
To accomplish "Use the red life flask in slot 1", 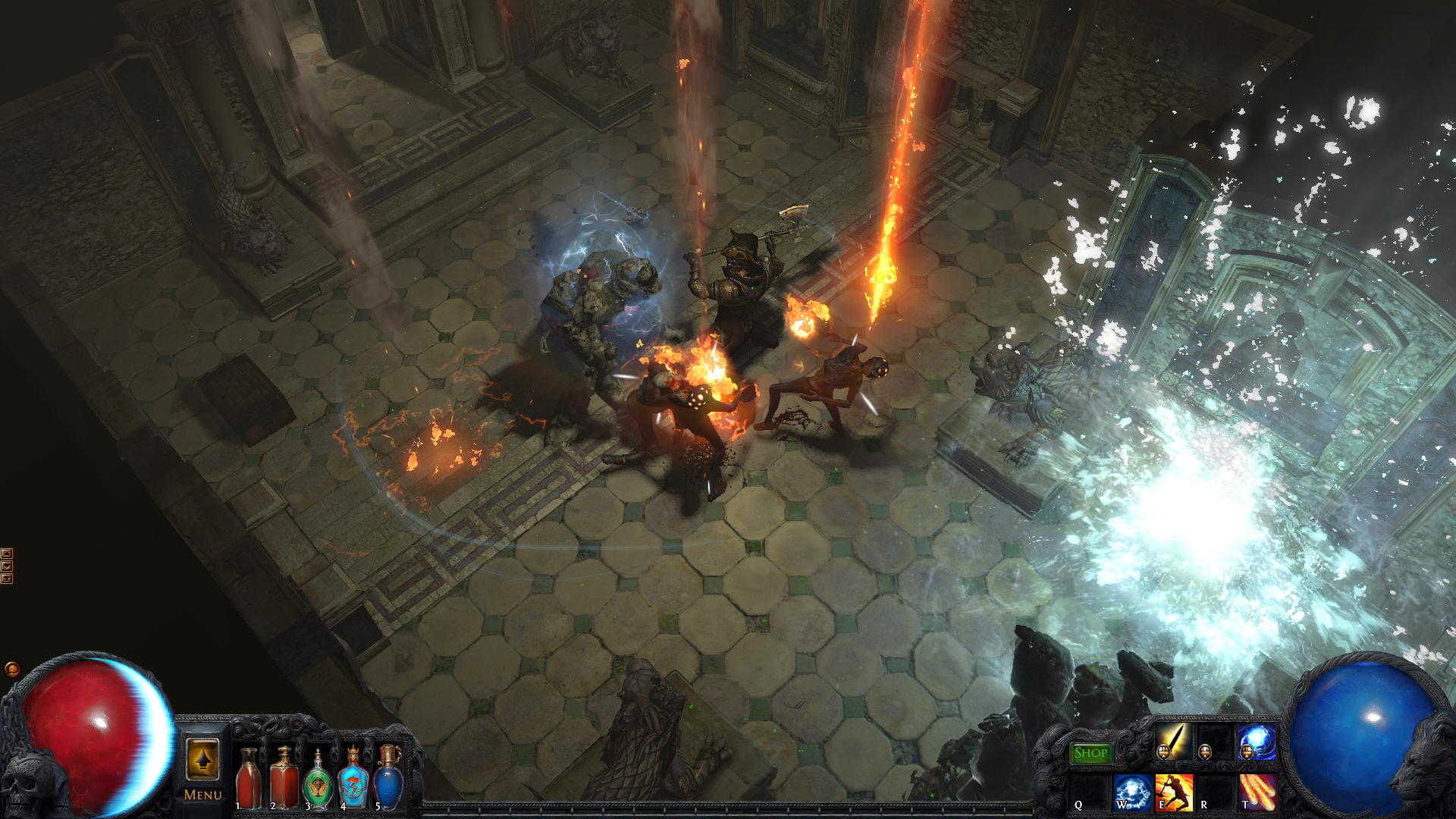I will pyautogui.click(x=249, y=777).
